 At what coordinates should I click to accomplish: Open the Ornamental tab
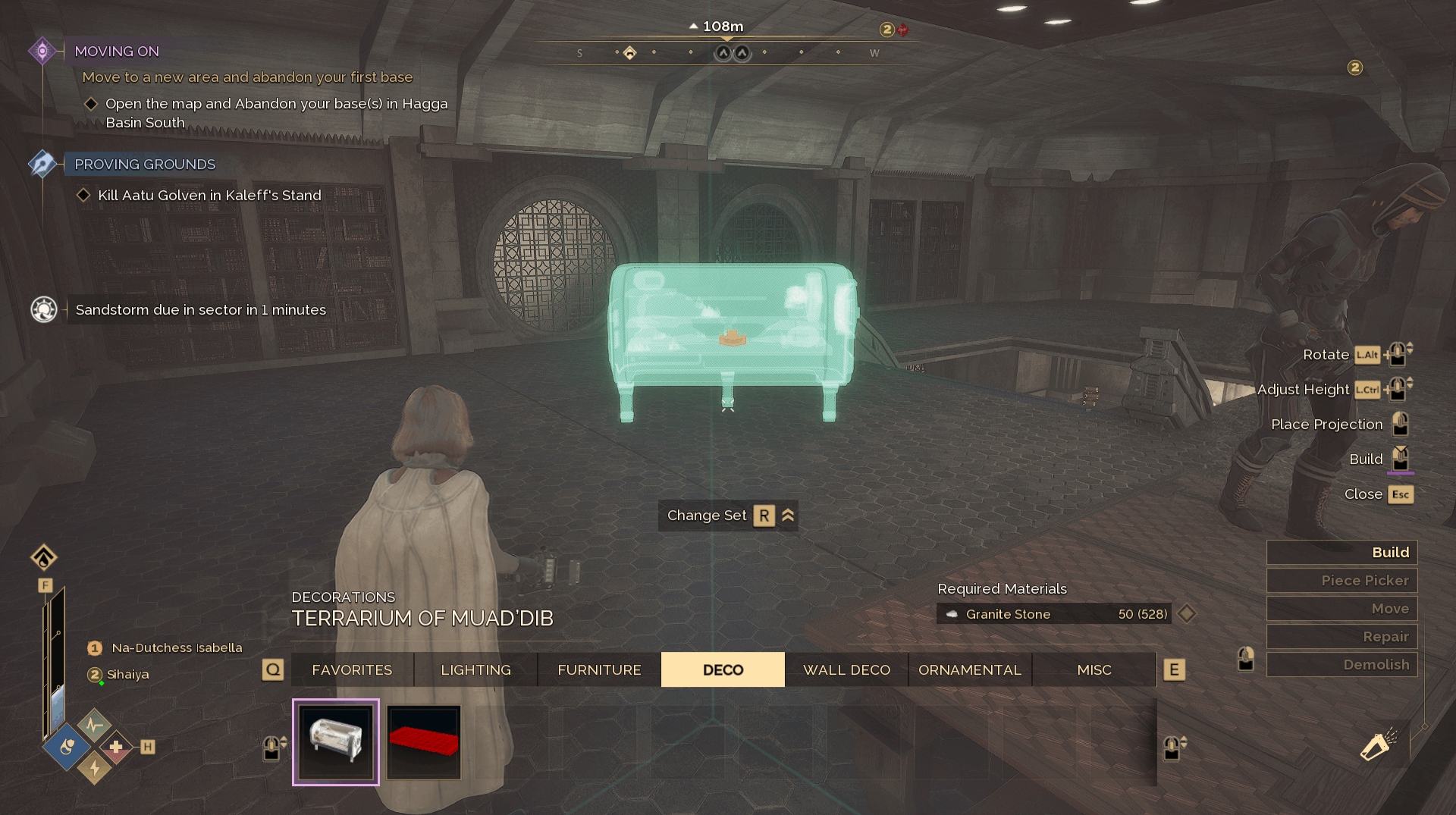click(970, 670)
